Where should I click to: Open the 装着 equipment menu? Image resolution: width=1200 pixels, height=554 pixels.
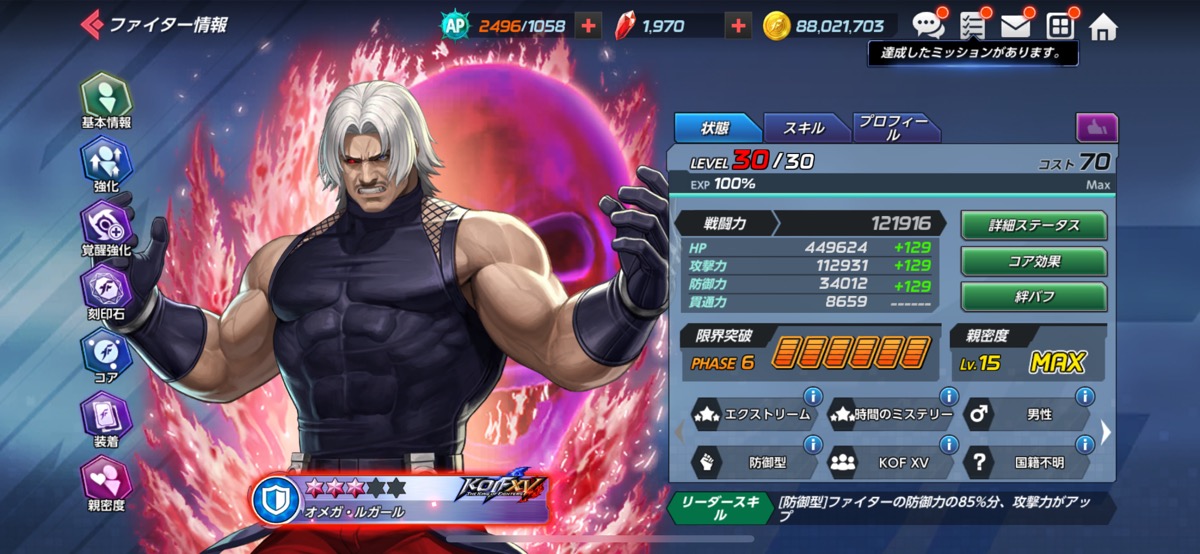106,418
